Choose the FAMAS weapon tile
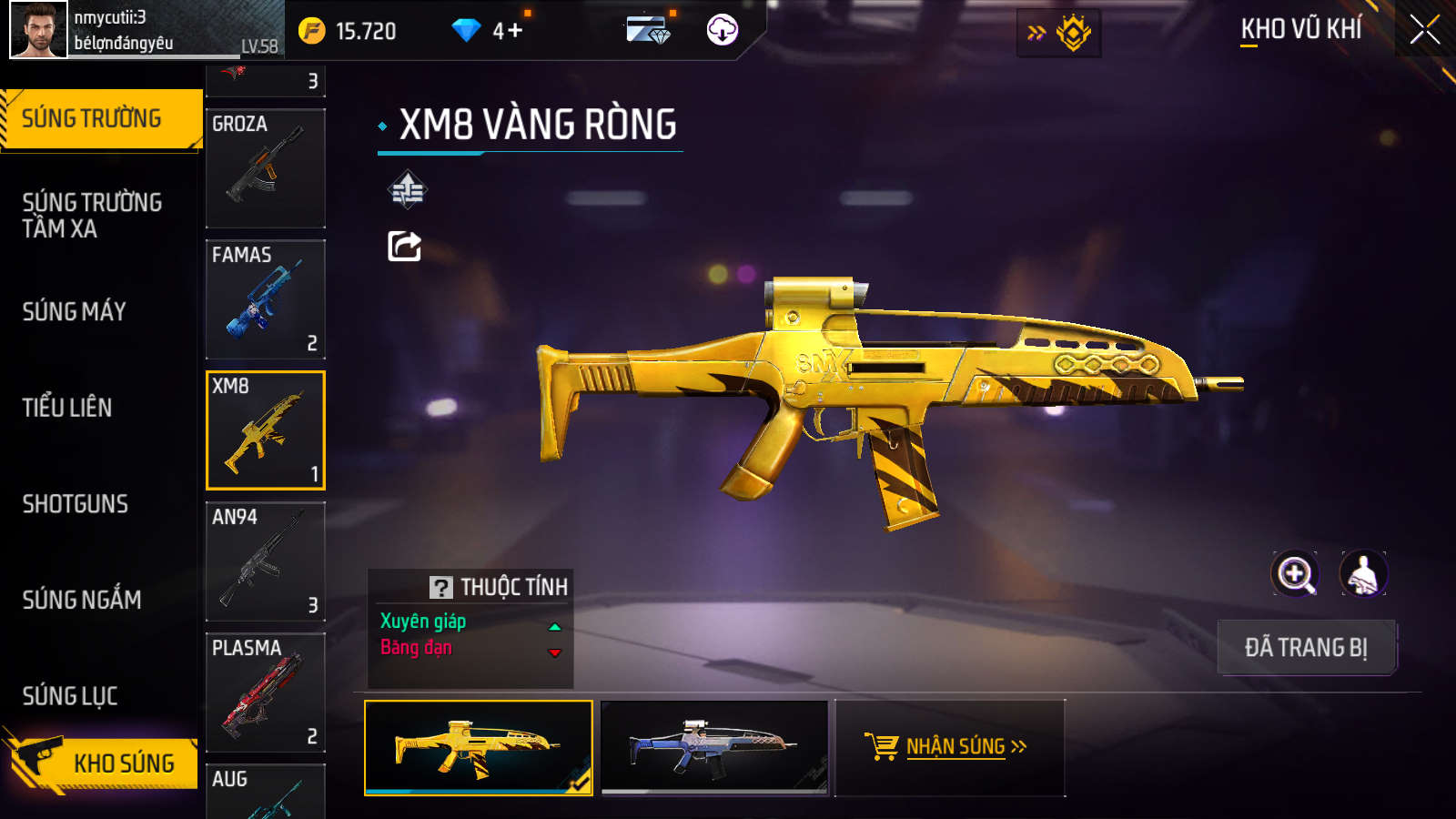This screenshot has height=819, width=1456. 266,299
